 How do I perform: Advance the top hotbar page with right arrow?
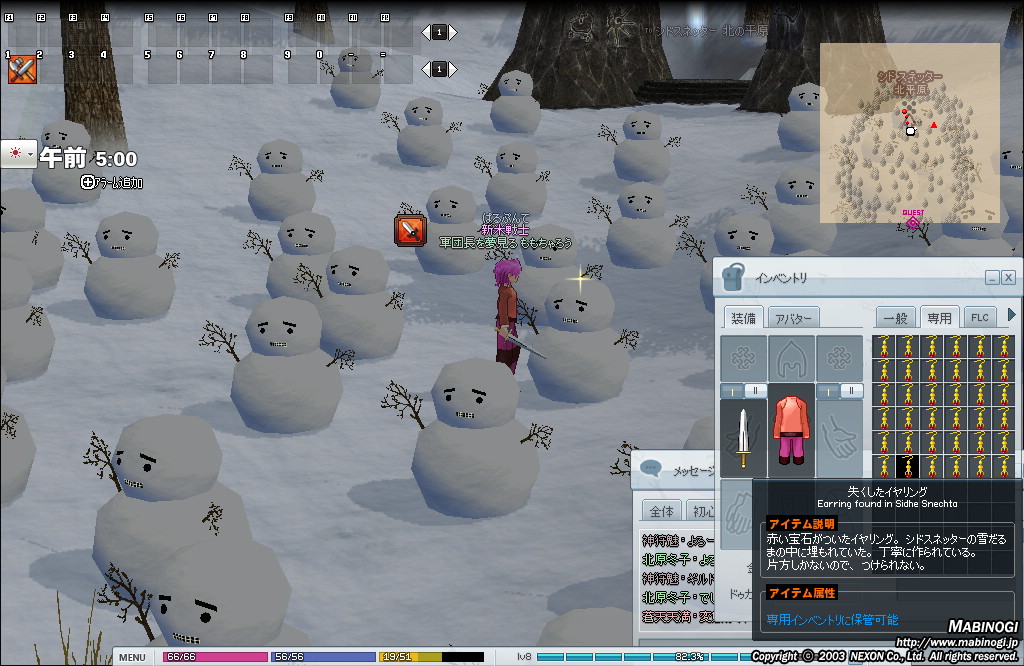coord(451,32)
